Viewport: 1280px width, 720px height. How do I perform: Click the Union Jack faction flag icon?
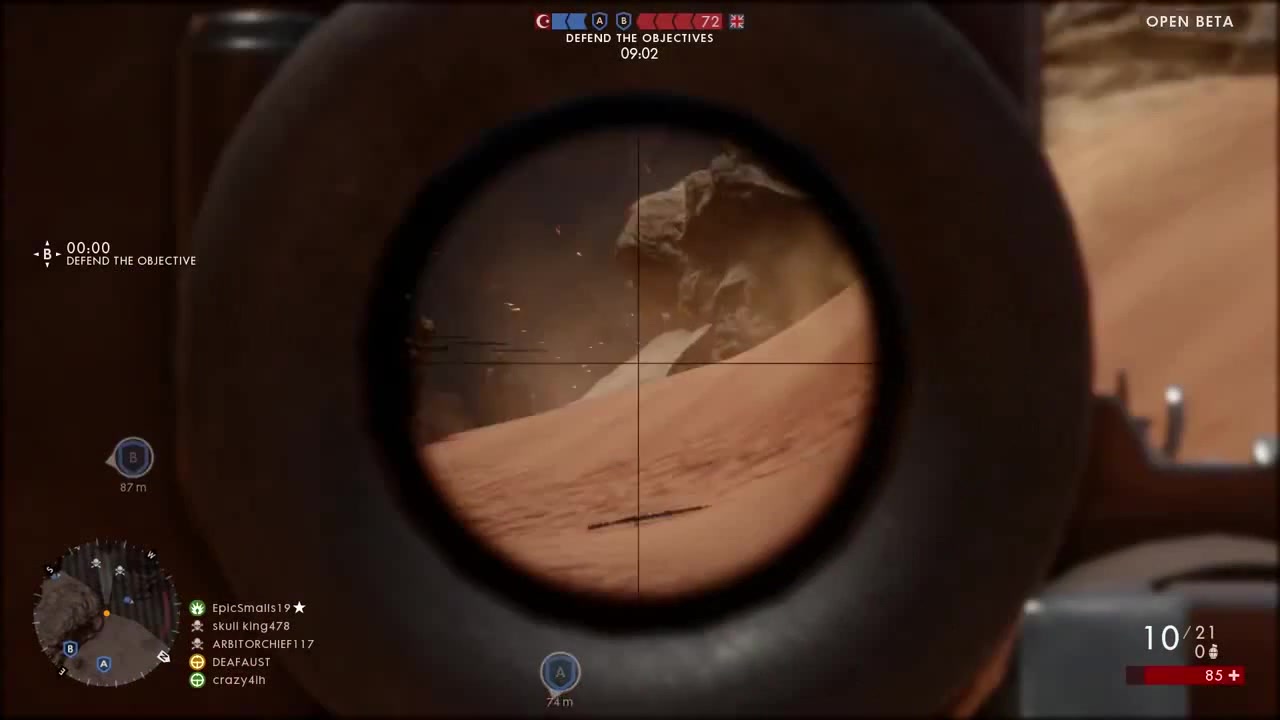click(x=737, y=21)
